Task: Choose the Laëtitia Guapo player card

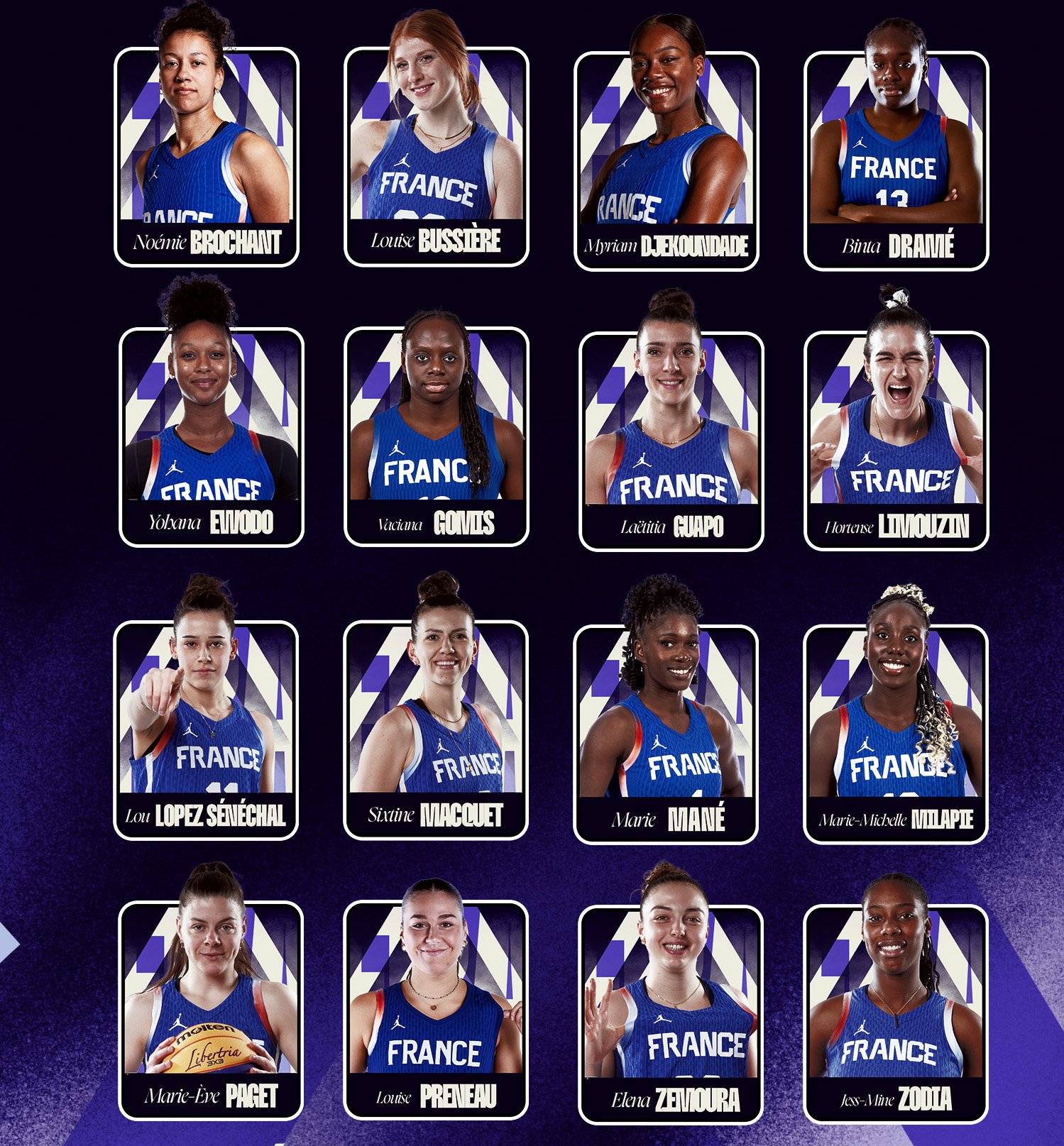Action: pyautogui.click(x=671, y=441)
